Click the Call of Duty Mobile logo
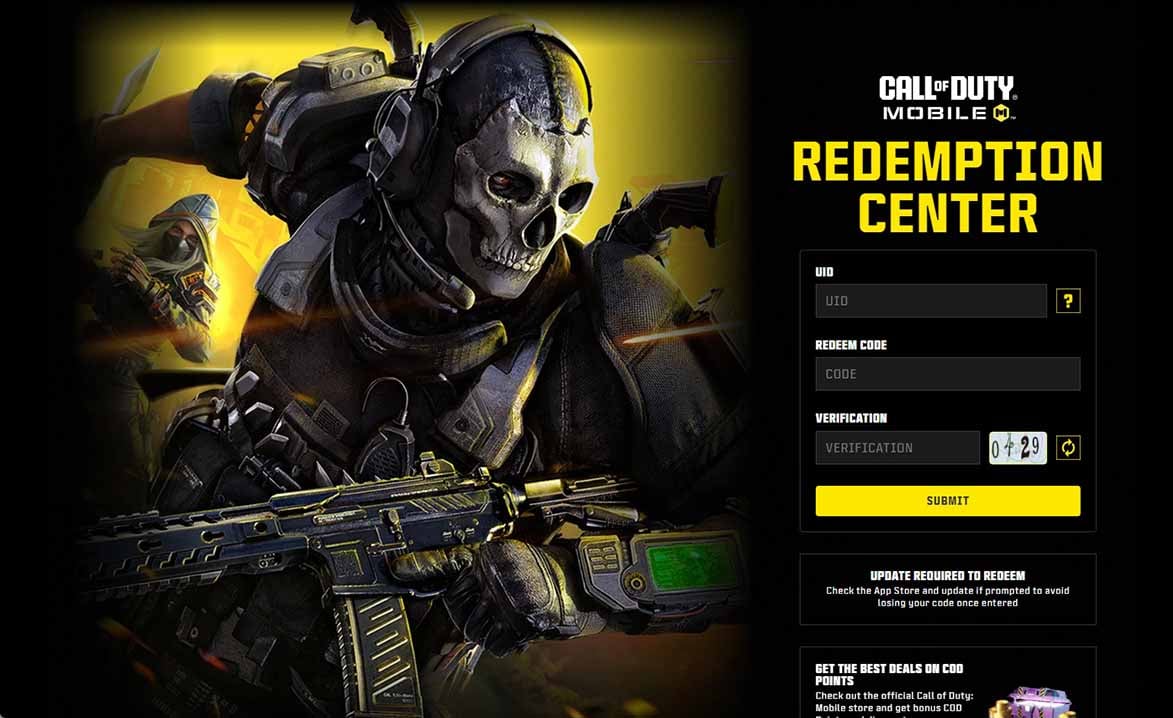Screen dimensions: 1173x718 (947, 99)
